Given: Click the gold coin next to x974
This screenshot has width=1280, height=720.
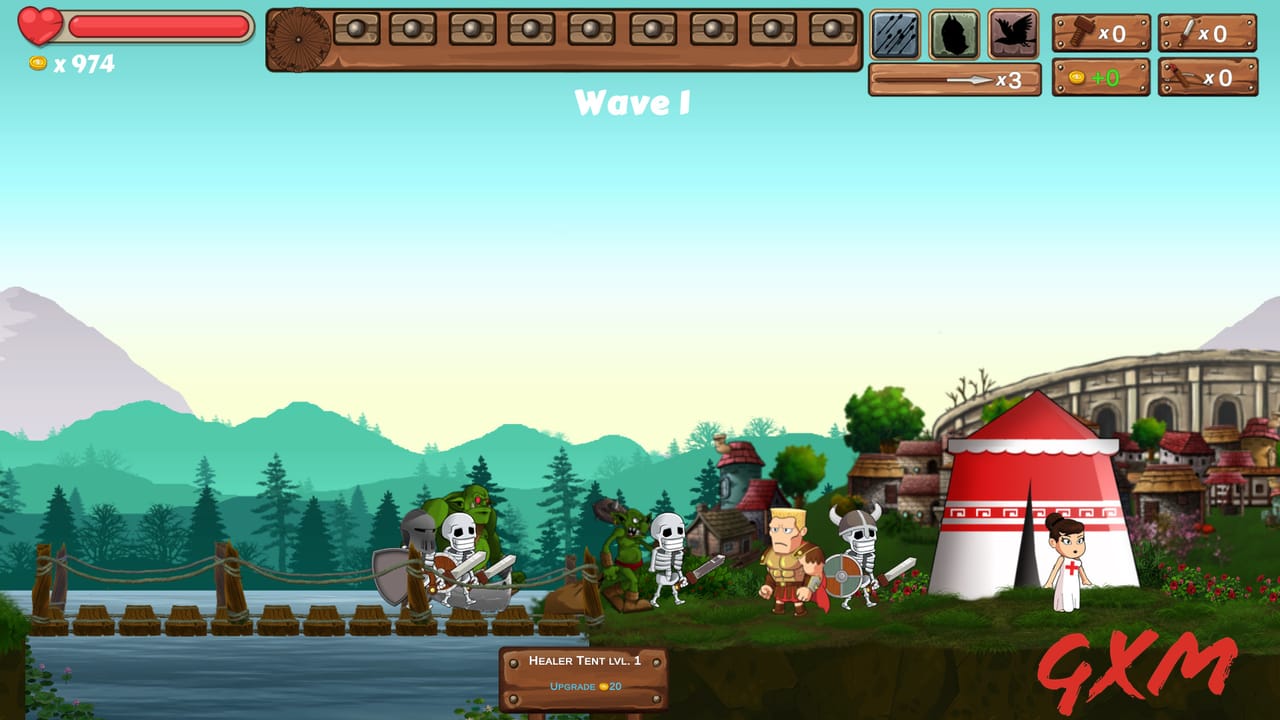Looking at the screenshot, I should [x=40, y=62].
